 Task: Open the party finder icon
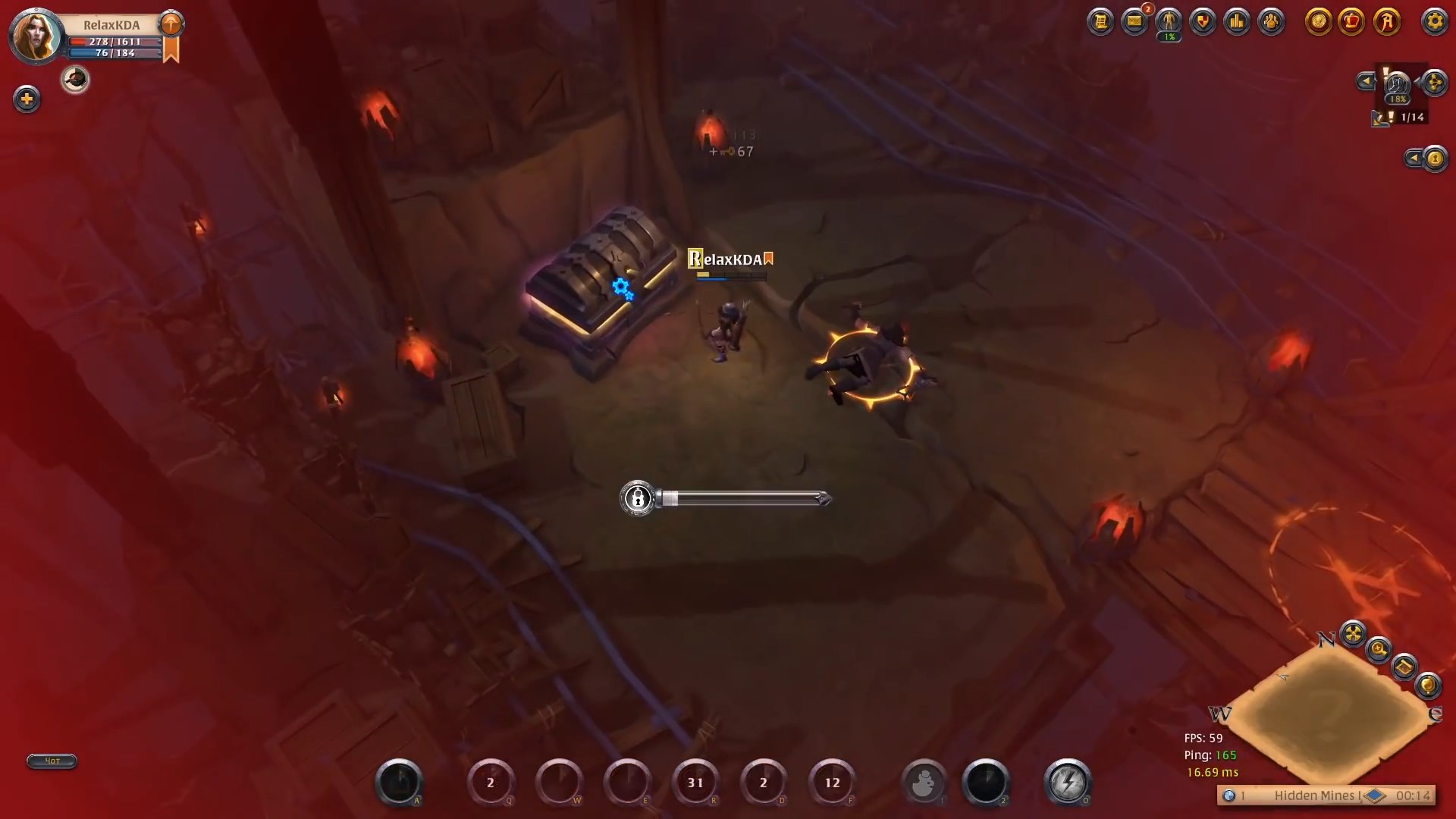pyautogui.click(x=1272, y=21)
